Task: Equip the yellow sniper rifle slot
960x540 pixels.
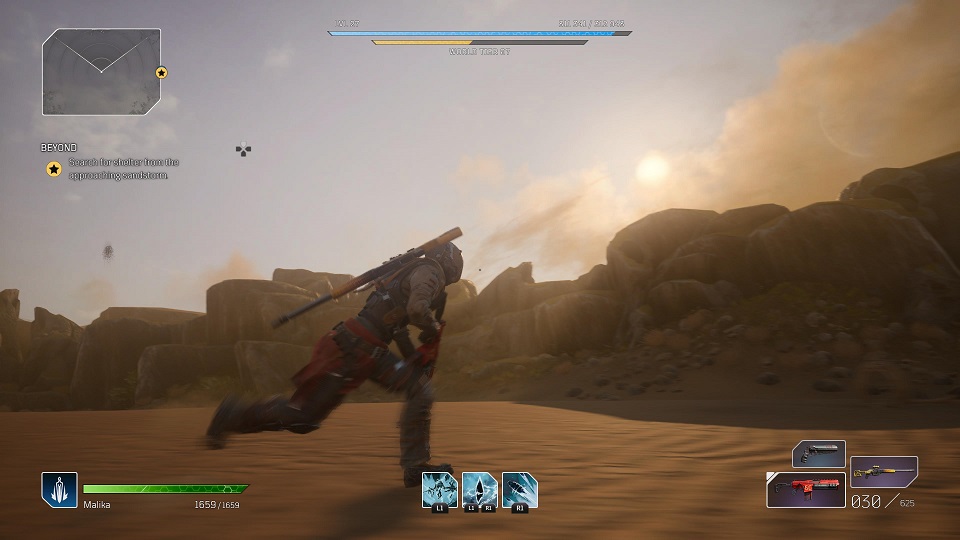Action: point(884,470)
